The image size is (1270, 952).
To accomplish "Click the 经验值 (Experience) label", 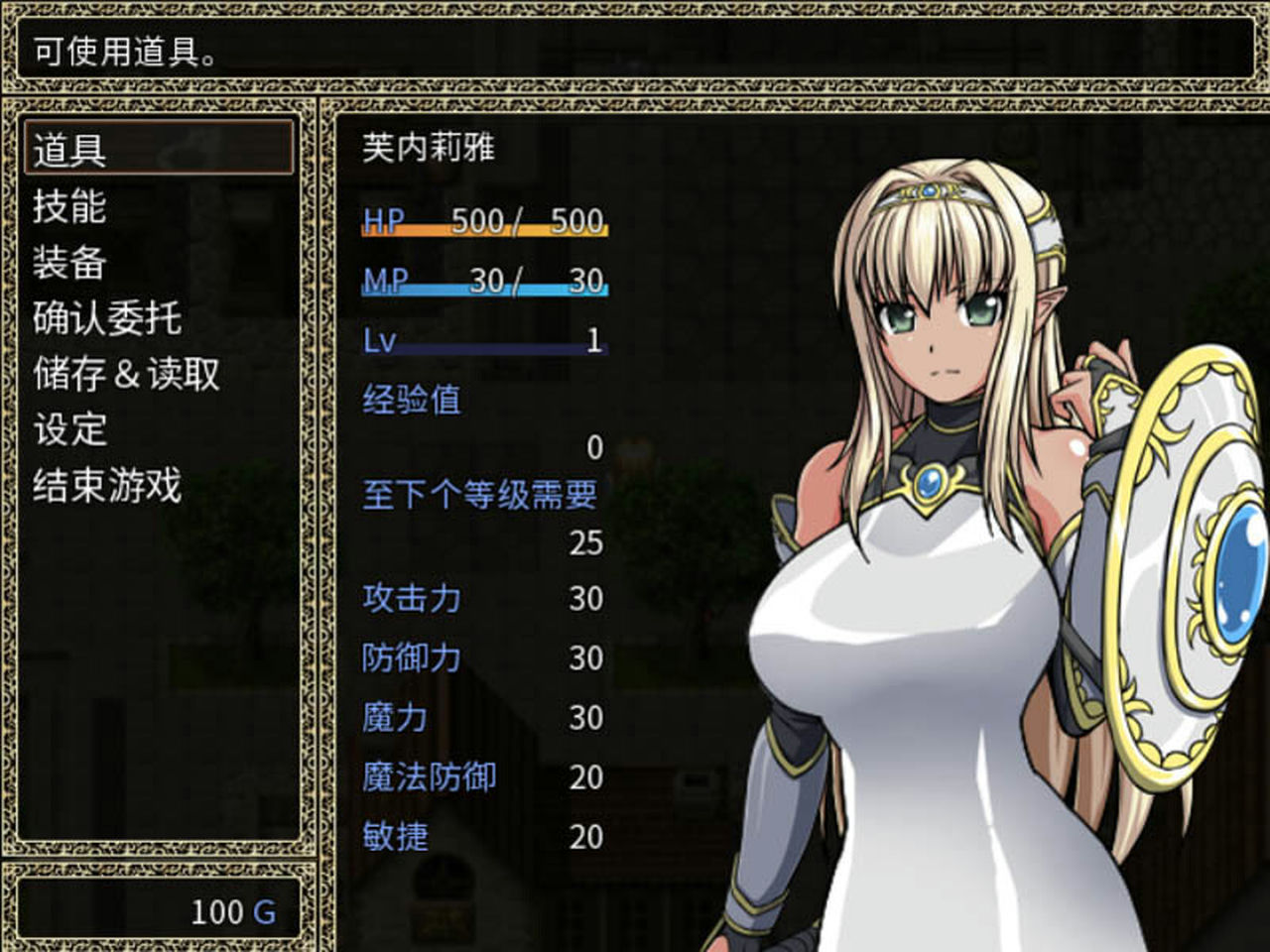I will coord(409,399).
